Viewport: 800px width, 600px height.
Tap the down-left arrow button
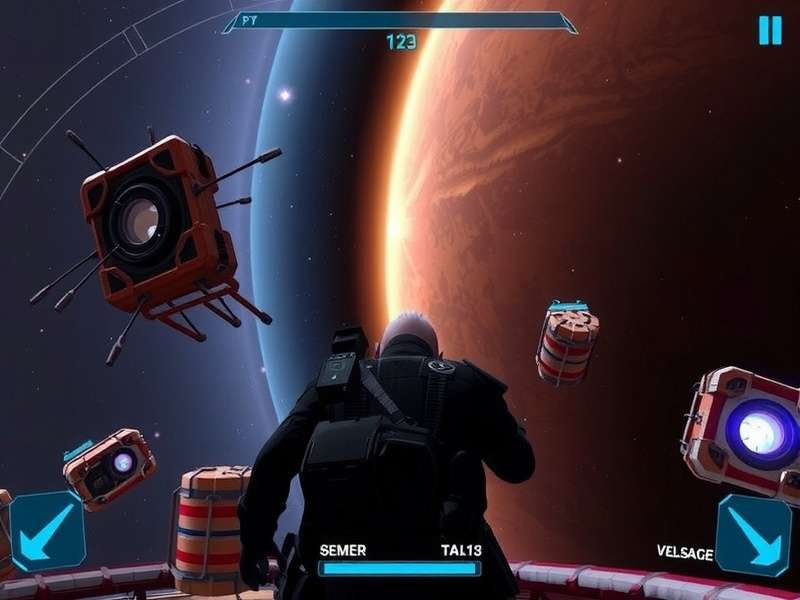[x=47, y=531]
